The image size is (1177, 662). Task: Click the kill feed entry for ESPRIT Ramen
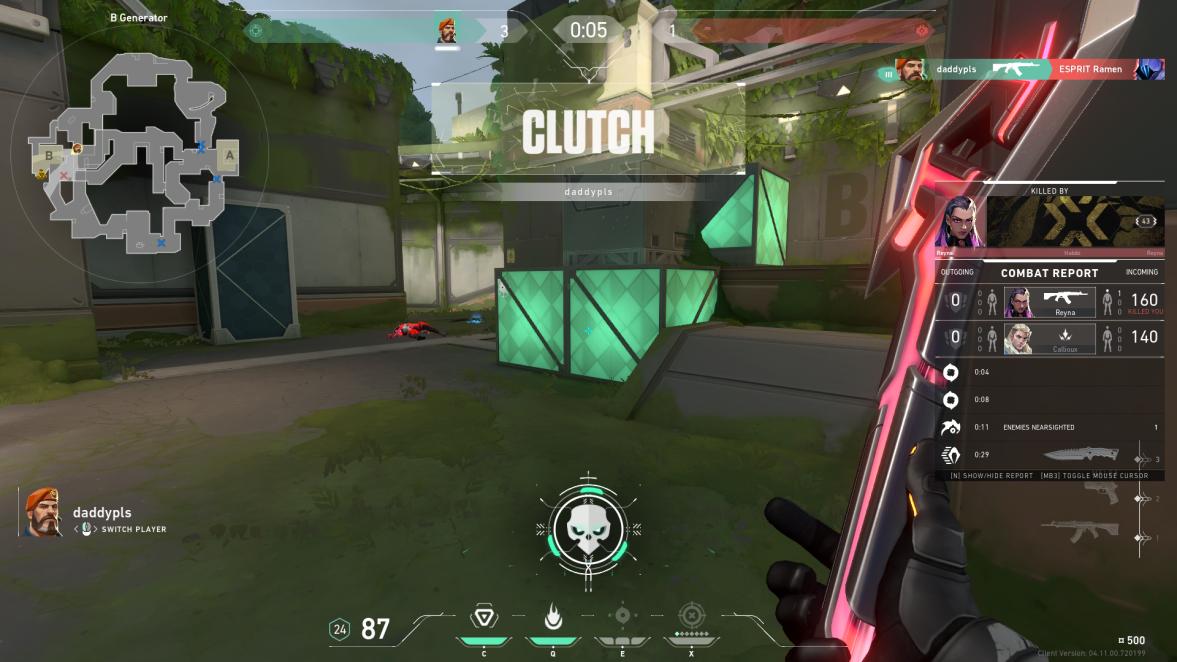[1030, 69]
